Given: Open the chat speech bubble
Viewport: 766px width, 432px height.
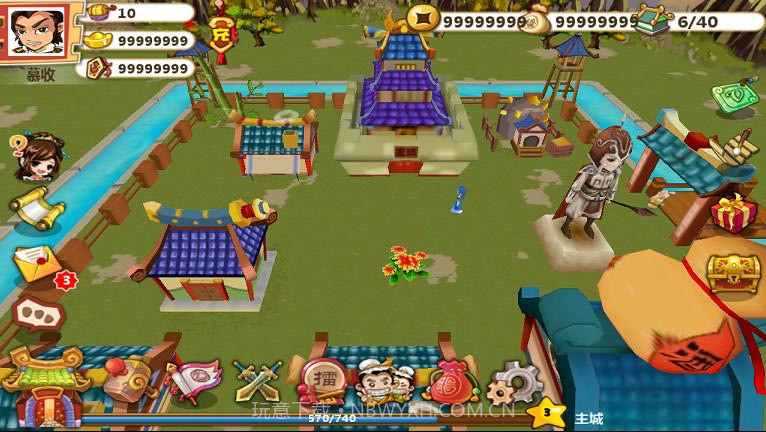Looking at the screenshot, I should pos(39,314).
